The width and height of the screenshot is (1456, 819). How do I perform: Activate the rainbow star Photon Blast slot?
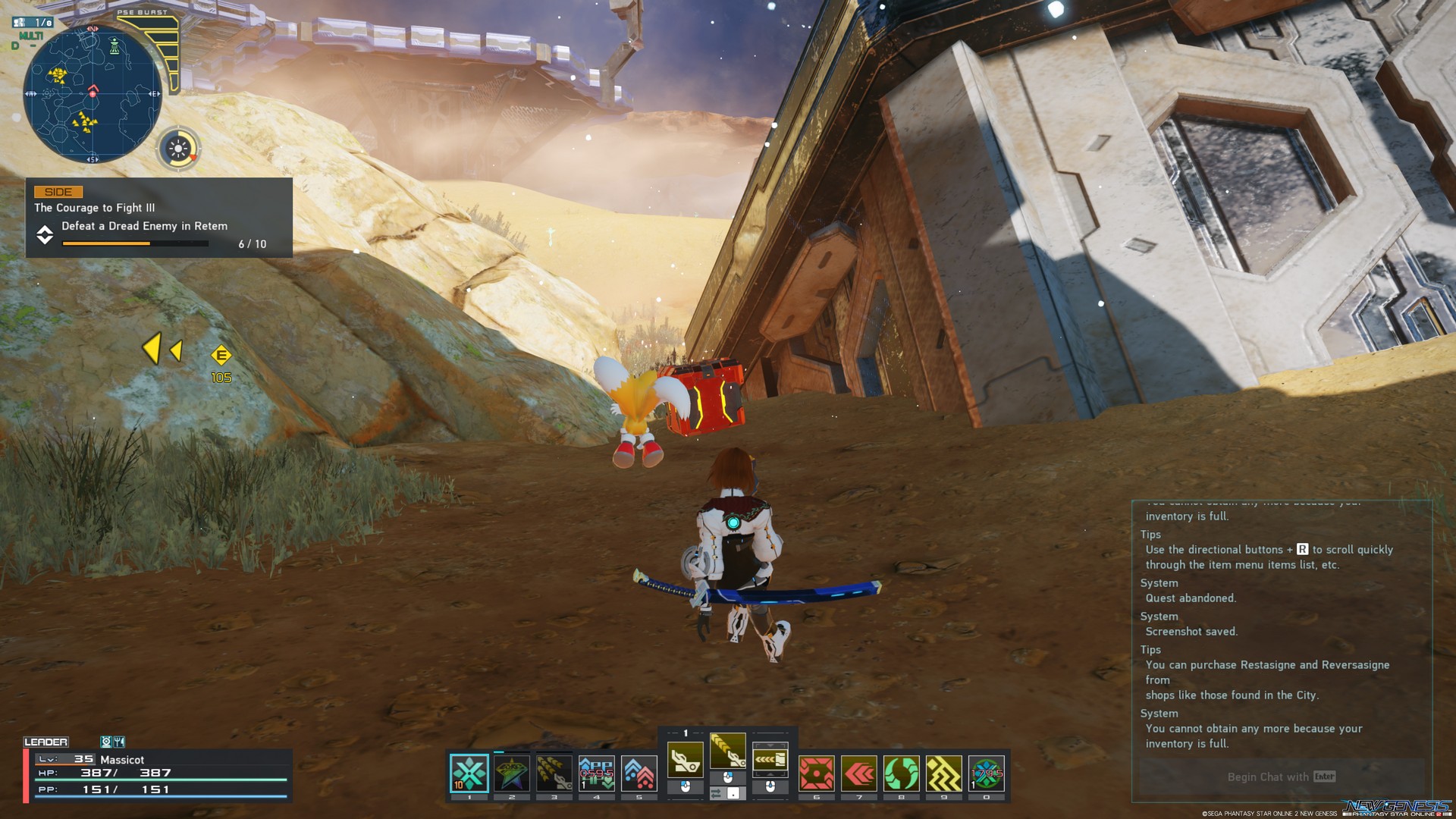click(x=512, y=773)
